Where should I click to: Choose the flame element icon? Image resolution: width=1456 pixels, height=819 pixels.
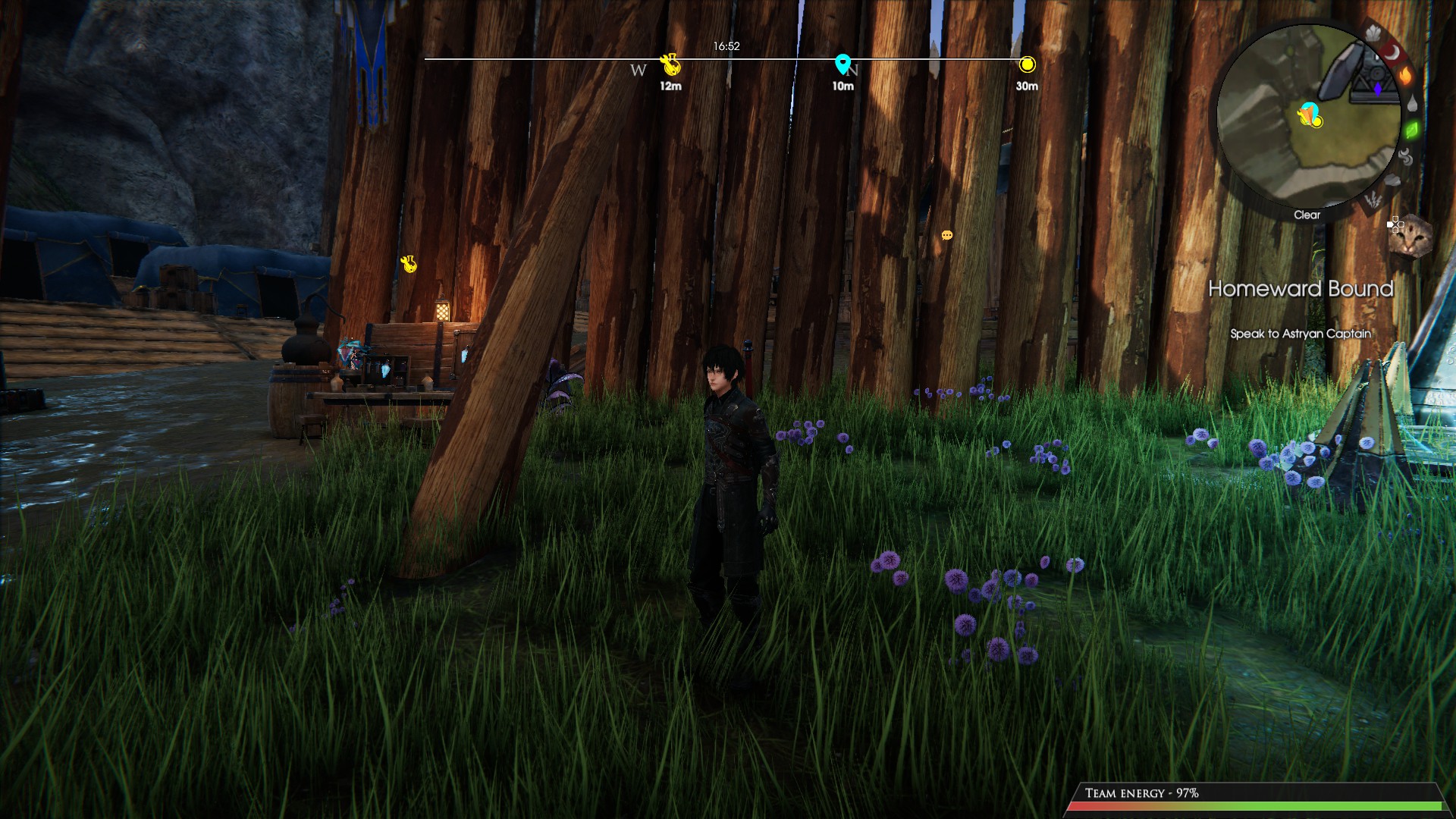pos(1405,76)
